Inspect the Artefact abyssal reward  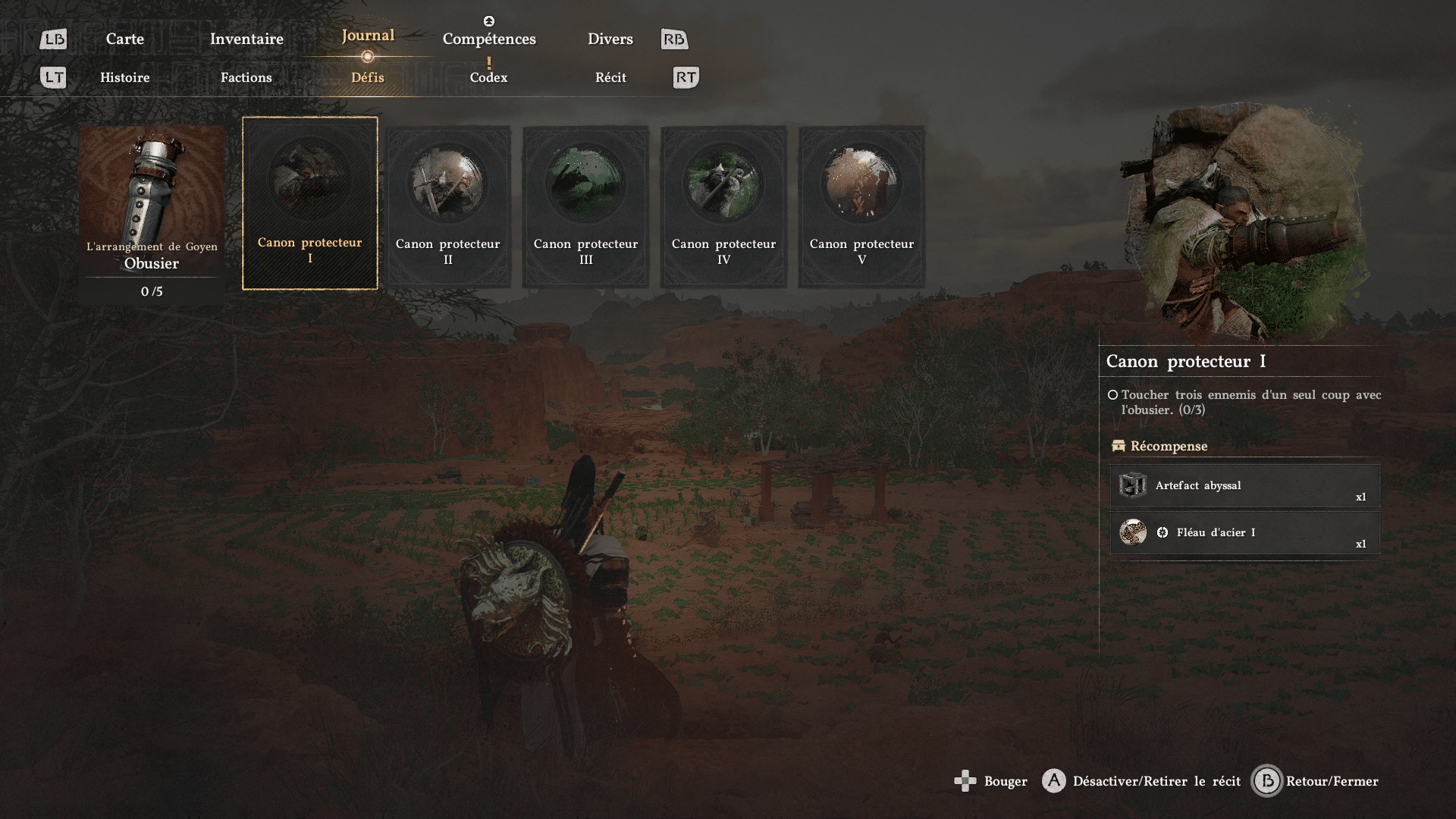pyautogui.click(x=1244, y=485)
